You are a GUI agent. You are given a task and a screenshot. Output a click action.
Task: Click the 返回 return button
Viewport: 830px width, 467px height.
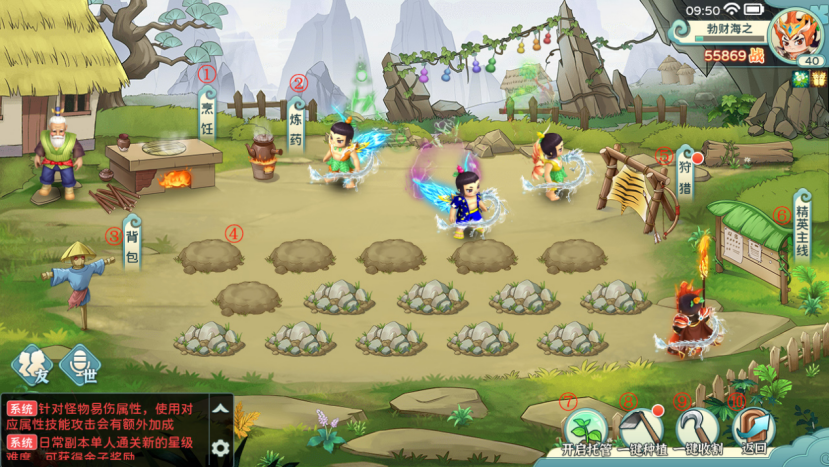(752, 429)
